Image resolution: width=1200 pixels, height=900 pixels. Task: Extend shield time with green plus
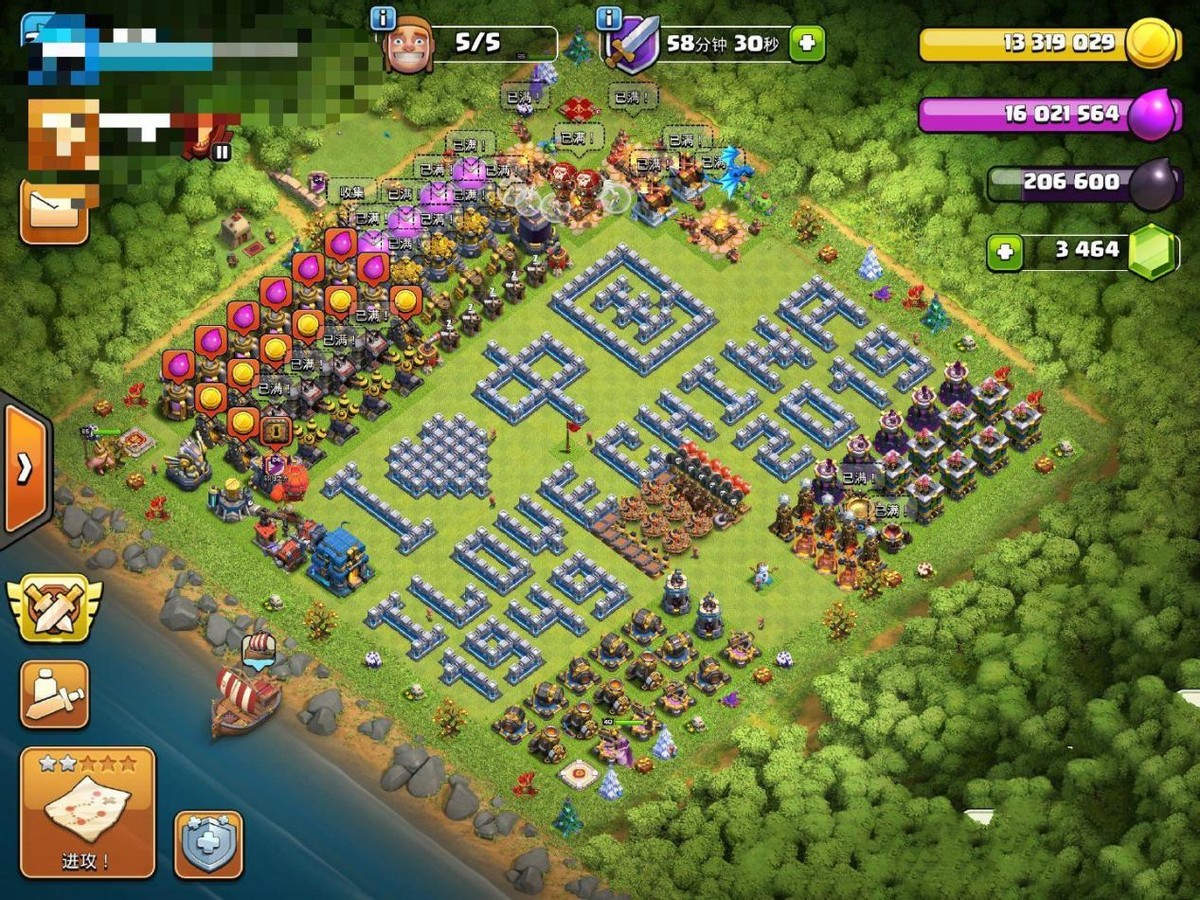[x=807, y=44]
